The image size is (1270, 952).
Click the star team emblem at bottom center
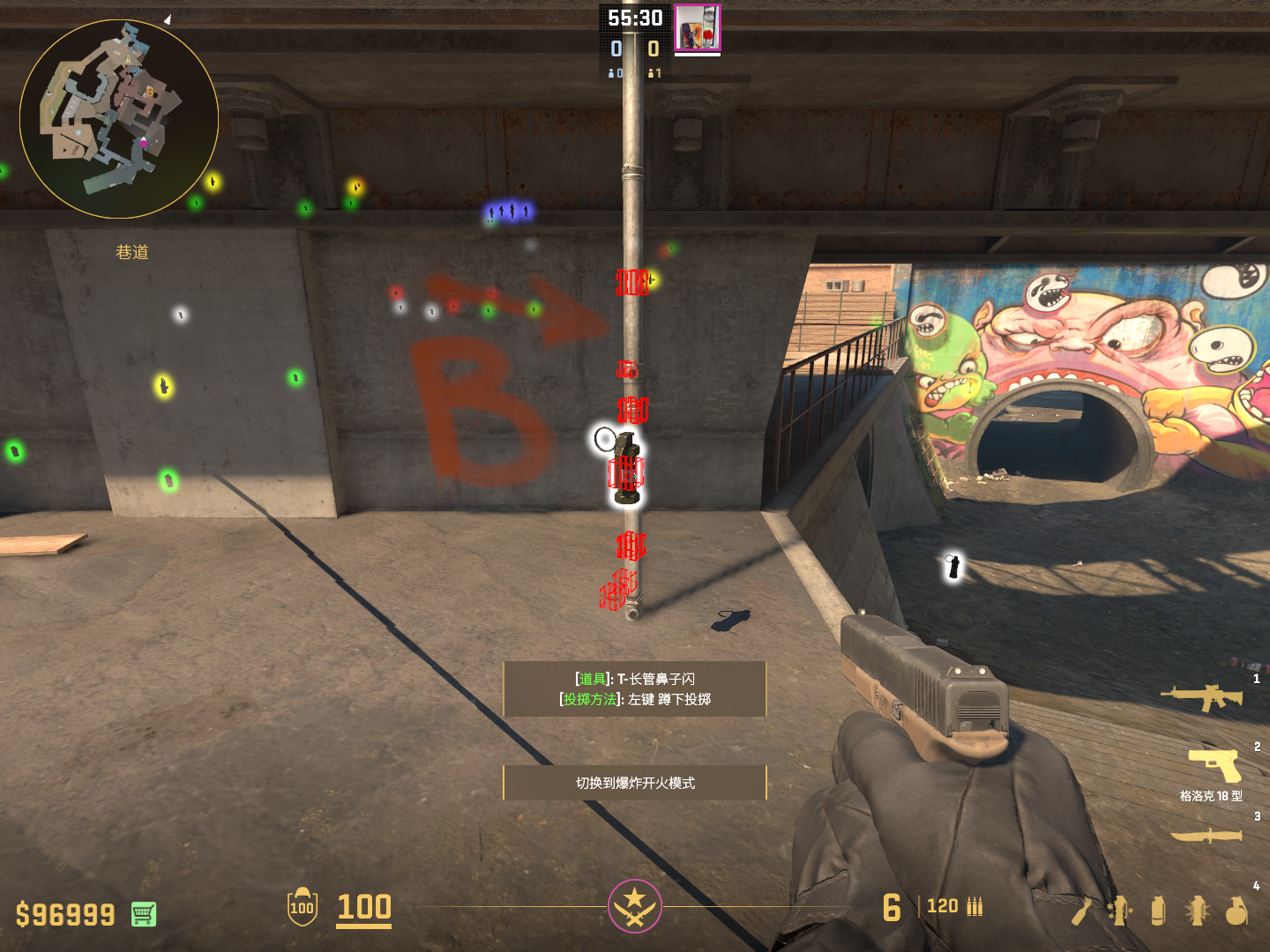click(634, 905)
